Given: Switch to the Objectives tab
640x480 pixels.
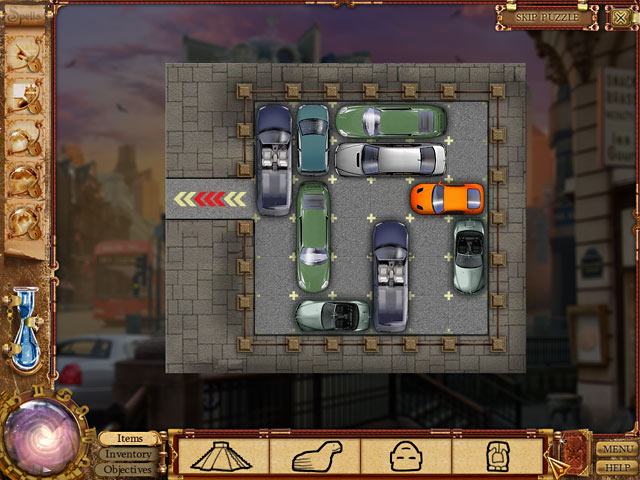Looking at the screenshot, I should point(130,469).
